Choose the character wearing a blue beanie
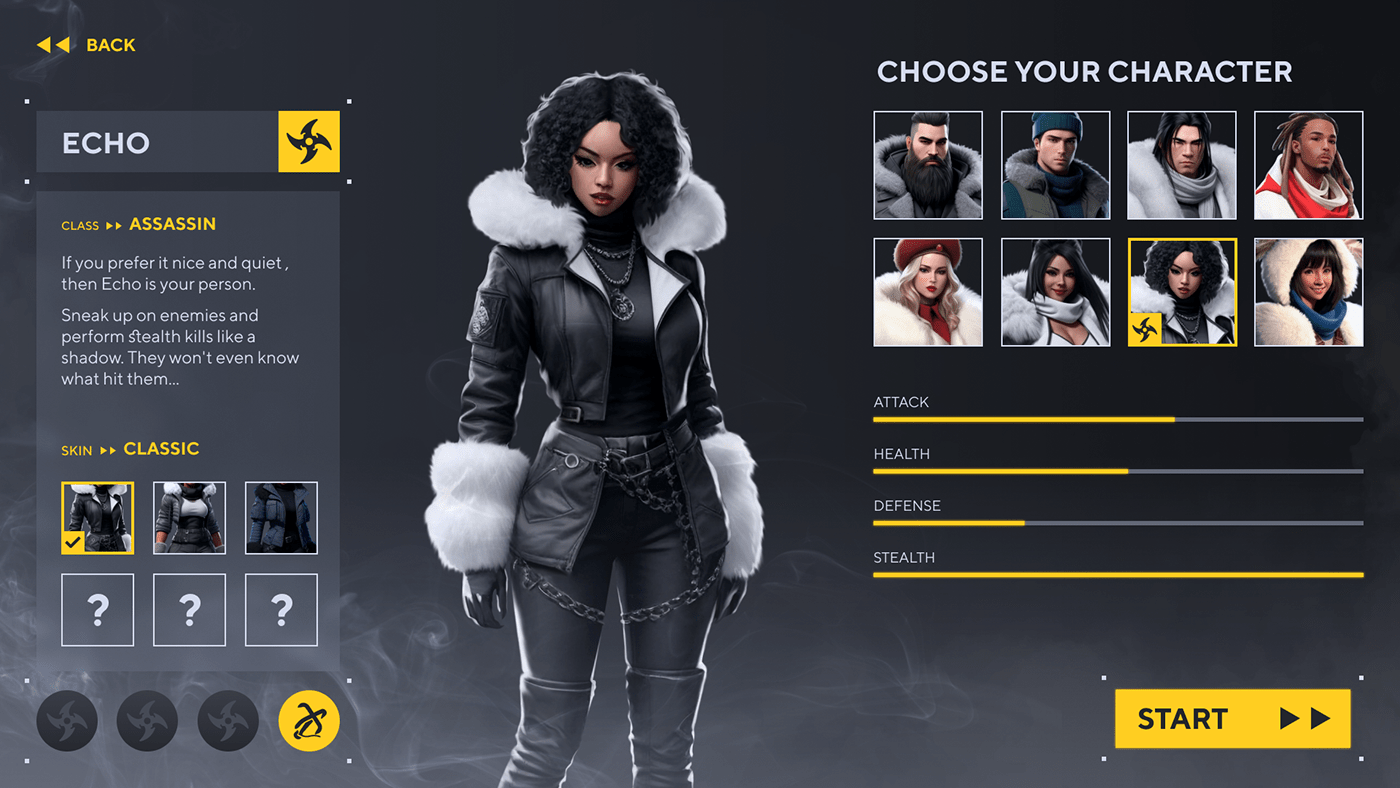1400x788 pixels. (1055, 165)
